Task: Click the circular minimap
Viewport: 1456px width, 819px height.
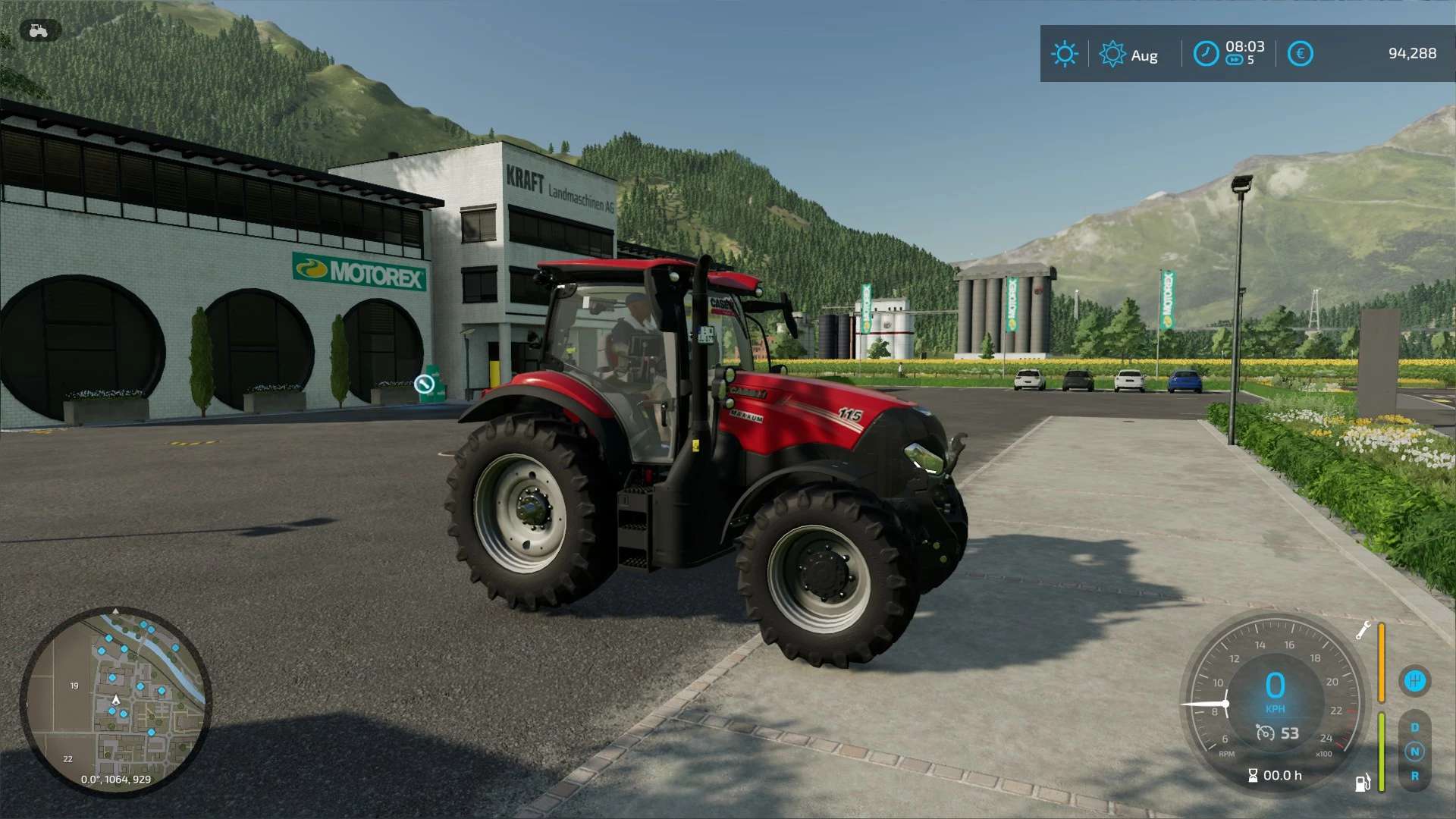Action: coord(115,701)
